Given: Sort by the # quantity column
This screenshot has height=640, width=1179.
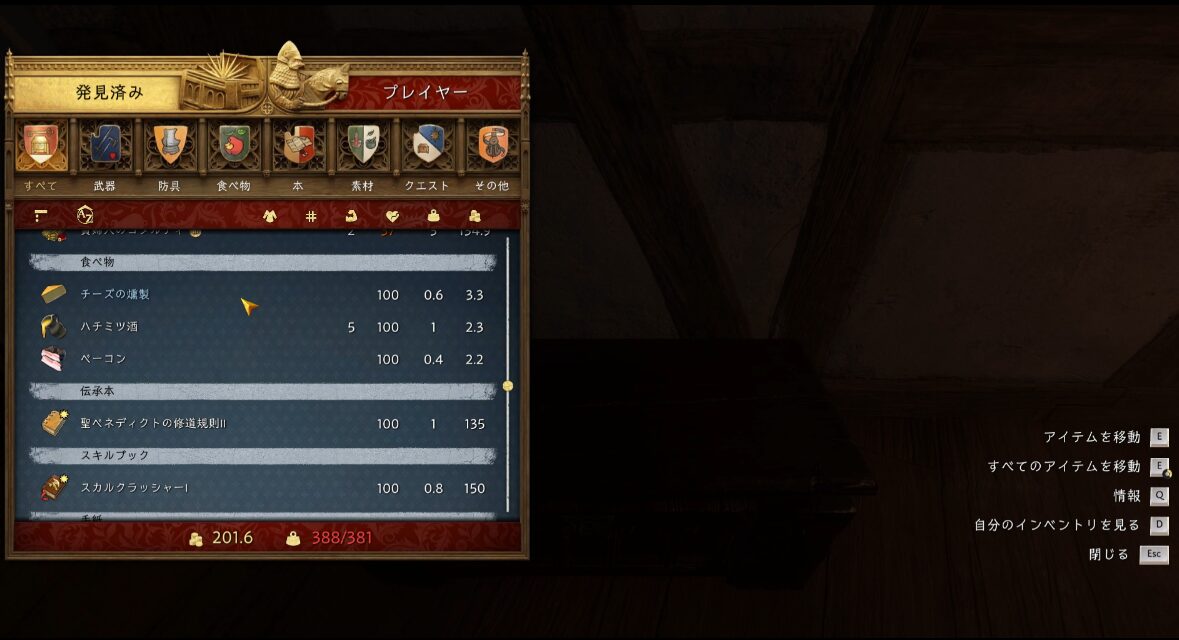Looking at the screenshot, I should pyautogui.click(x=311, y=216).
